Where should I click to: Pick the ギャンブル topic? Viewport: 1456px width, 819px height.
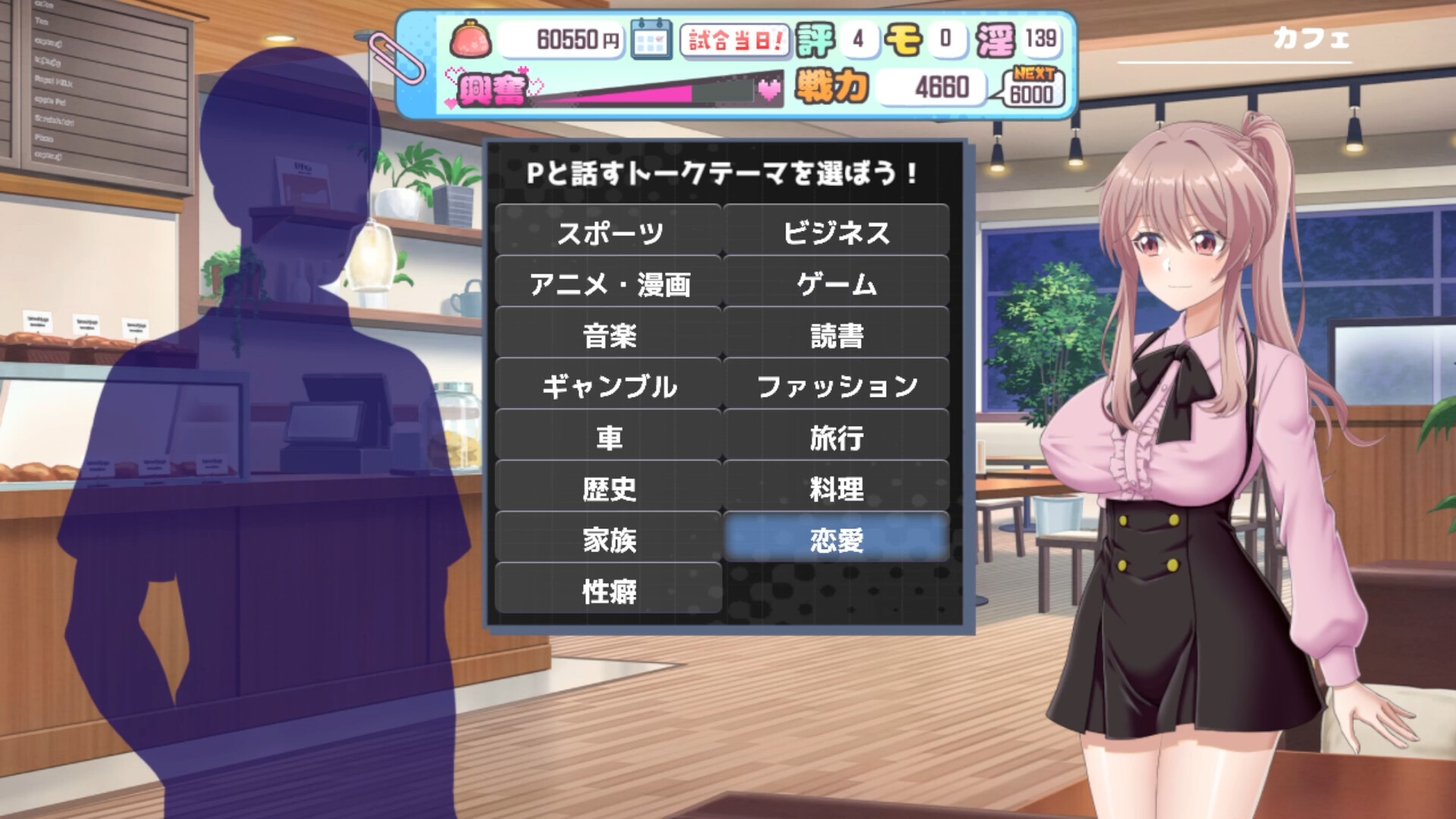[x=608, y=386]
